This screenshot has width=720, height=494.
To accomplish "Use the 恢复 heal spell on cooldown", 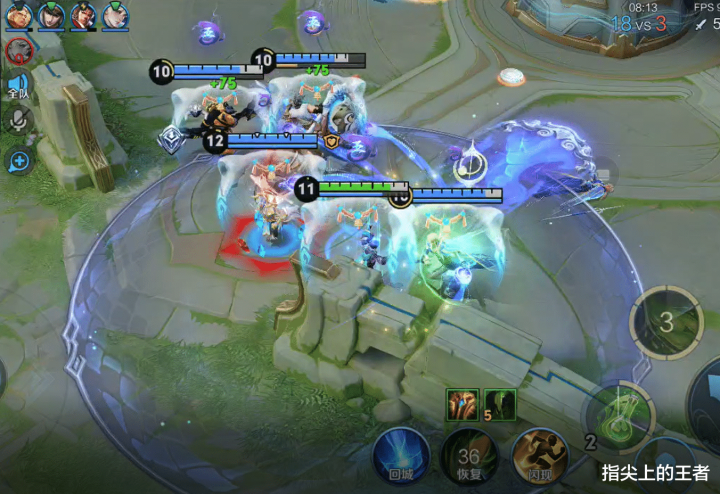I will pyautogui.click(x=470, y=457).
